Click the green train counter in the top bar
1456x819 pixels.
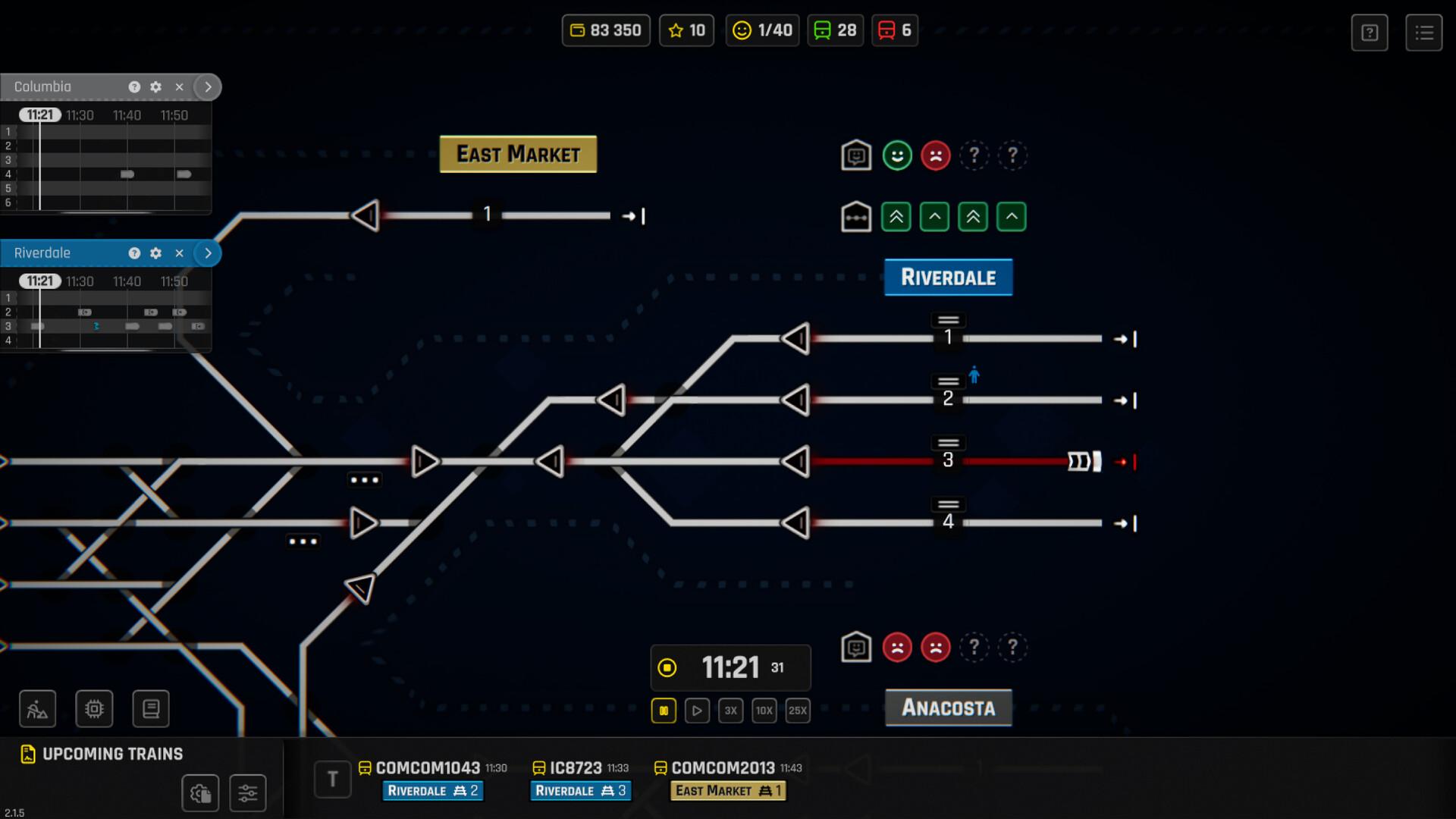pos(835,30)
